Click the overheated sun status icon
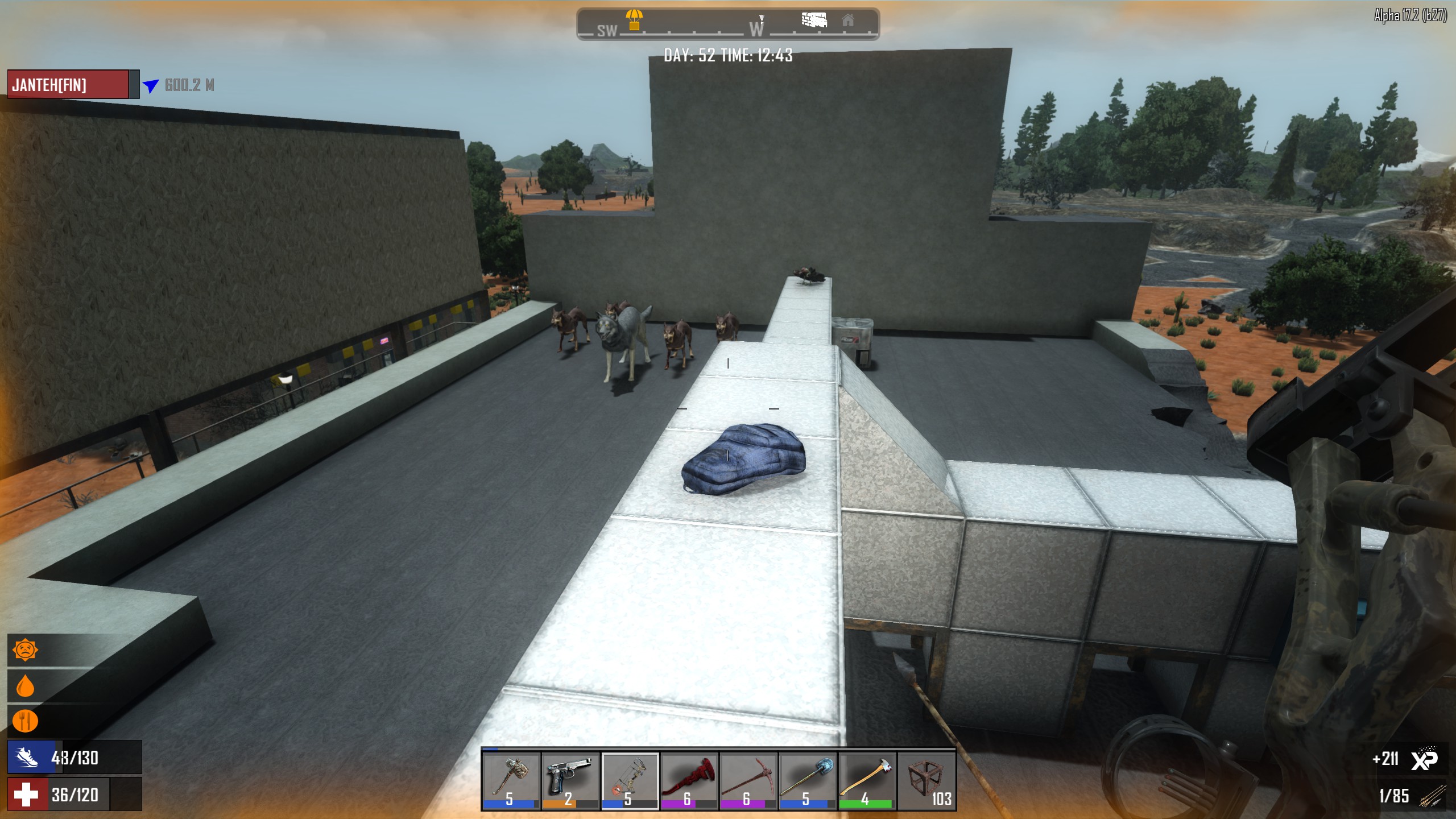The height and width of the screenshot is (819, 1456). click(26, 650)
